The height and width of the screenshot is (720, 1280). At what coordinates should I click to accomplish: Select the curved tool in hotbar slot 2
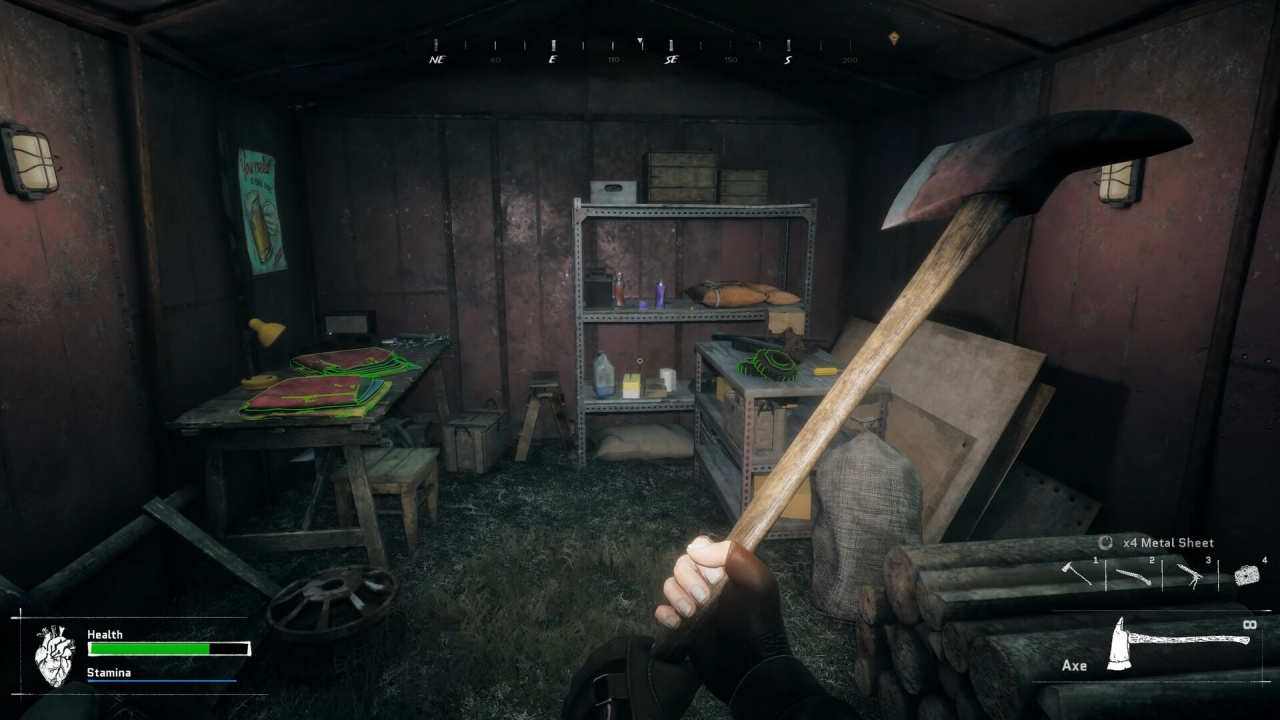(1132, 576)
